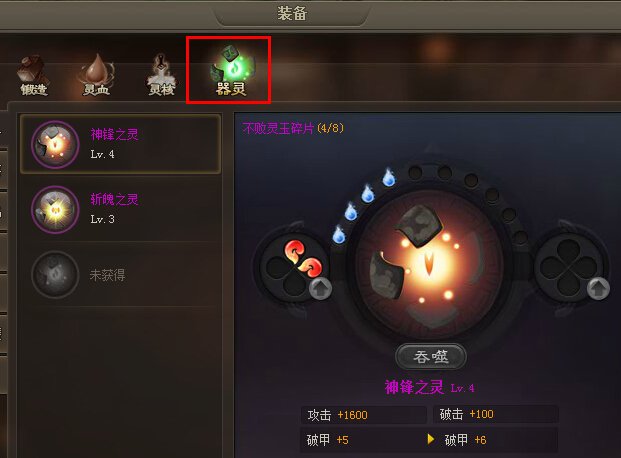The height and width of the screenshot is (458, 621).
Task: Click the up arrow on the red-swirl slot
Action: point(319,289)
